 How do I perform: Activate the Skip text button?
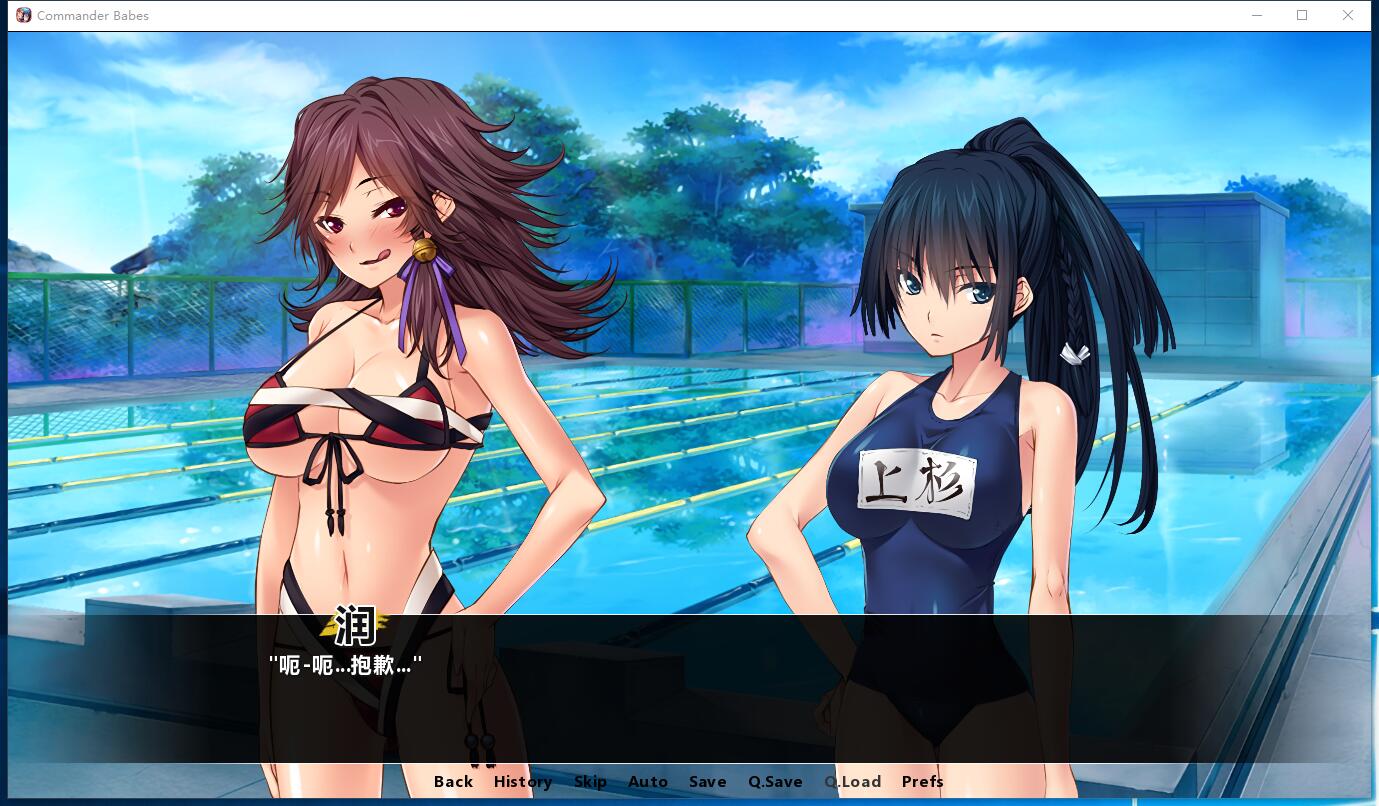(590, 782)
